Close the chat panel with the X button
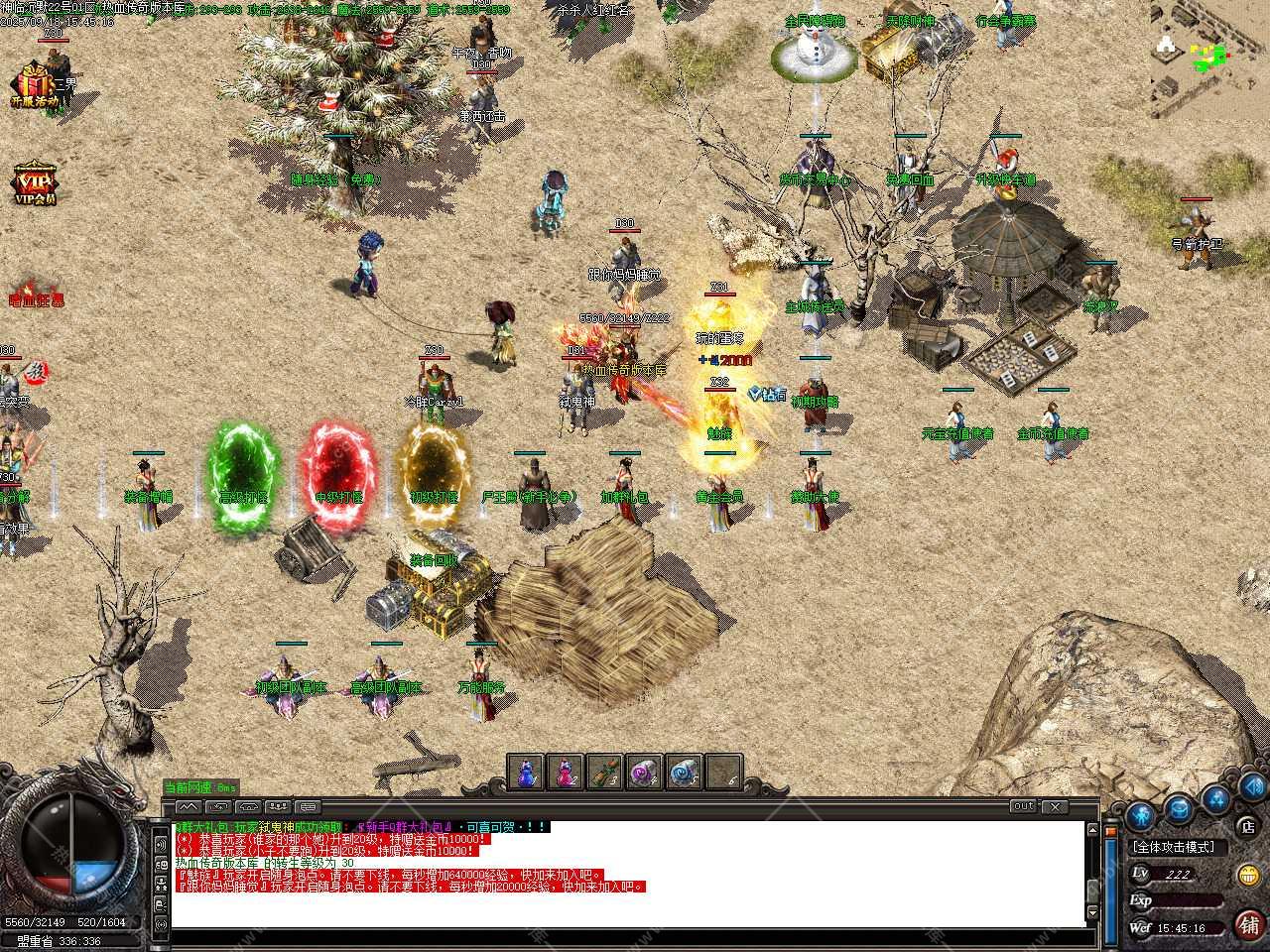 tap(1054, 806)
